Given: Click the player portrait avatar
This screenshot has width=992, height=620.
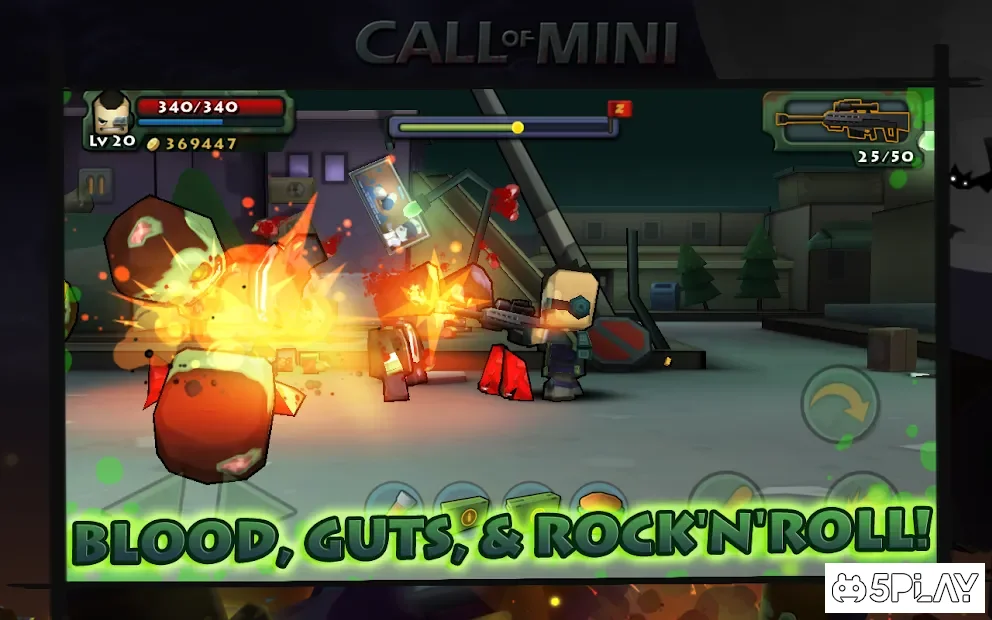Looking at the screenshot, I should point(110,114).
